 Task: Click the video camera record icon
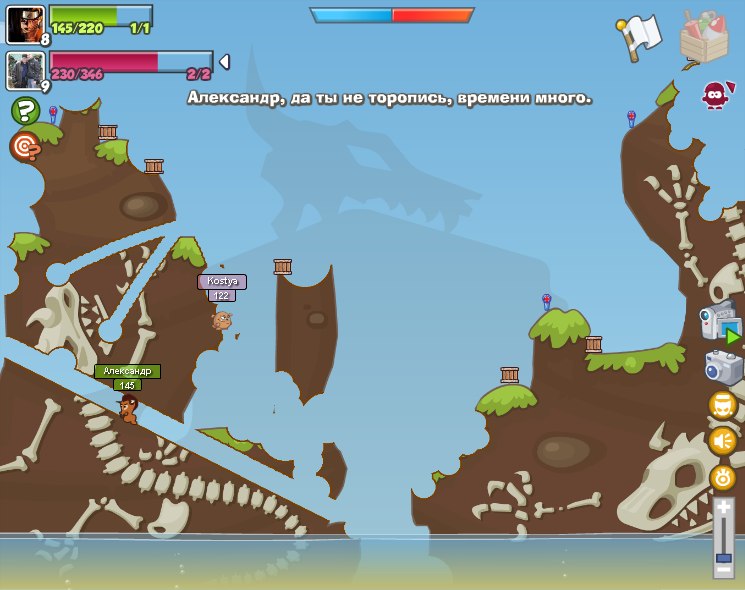[720, 324]
